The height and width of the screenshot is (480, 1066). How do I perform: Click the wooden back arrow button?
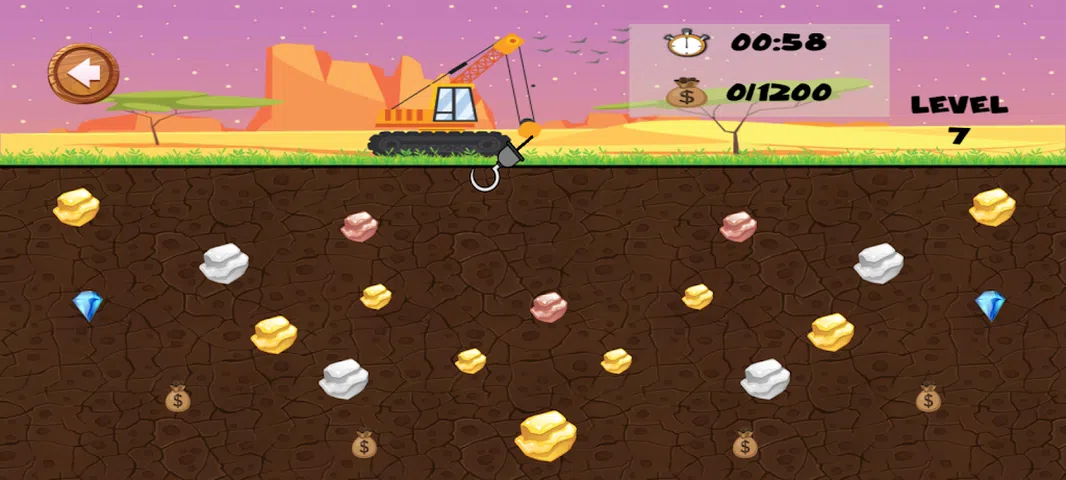pyautogui.click(x=84, y=73)
